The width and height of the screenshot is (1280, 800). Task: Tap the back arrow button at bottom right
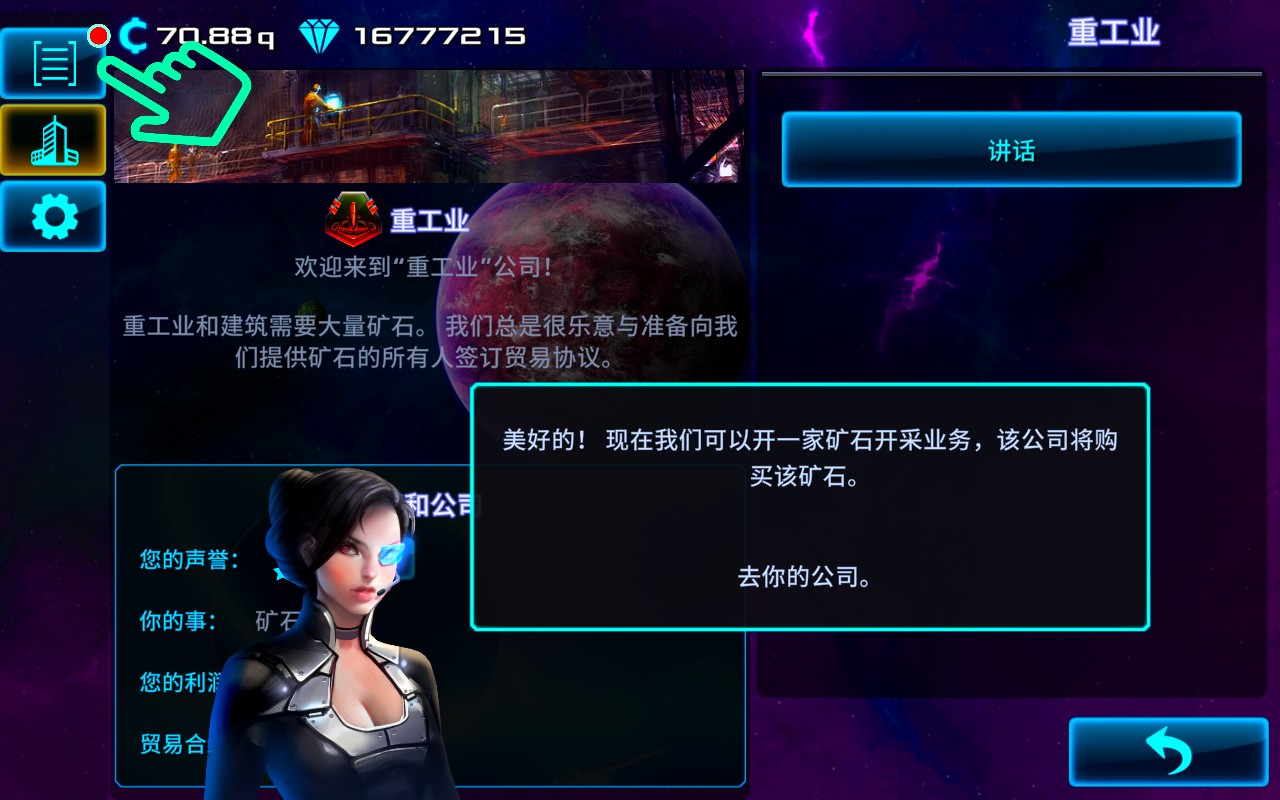pyautogui.click(x=1166, y=750)
